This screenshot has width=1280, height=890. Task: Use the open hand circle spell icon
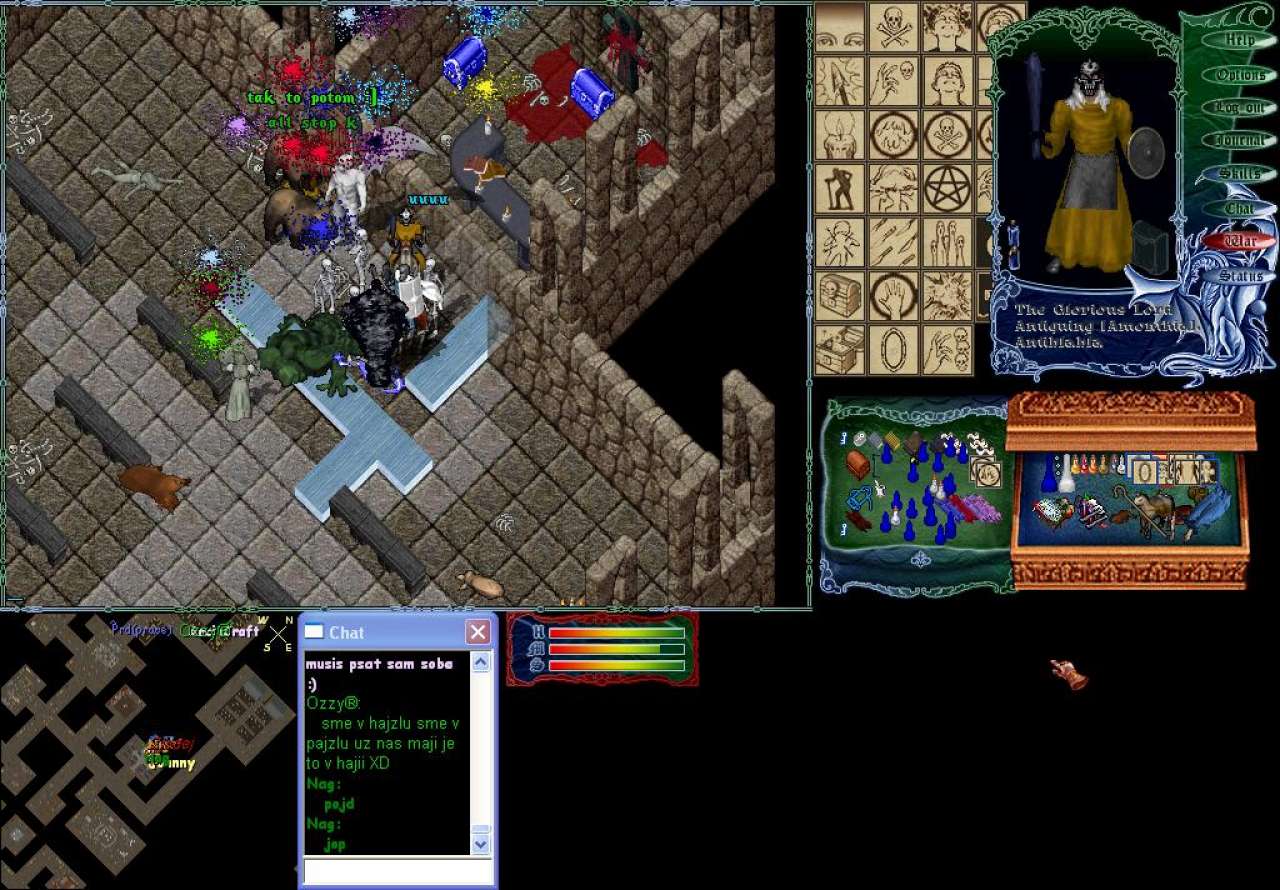coord(893,295)
